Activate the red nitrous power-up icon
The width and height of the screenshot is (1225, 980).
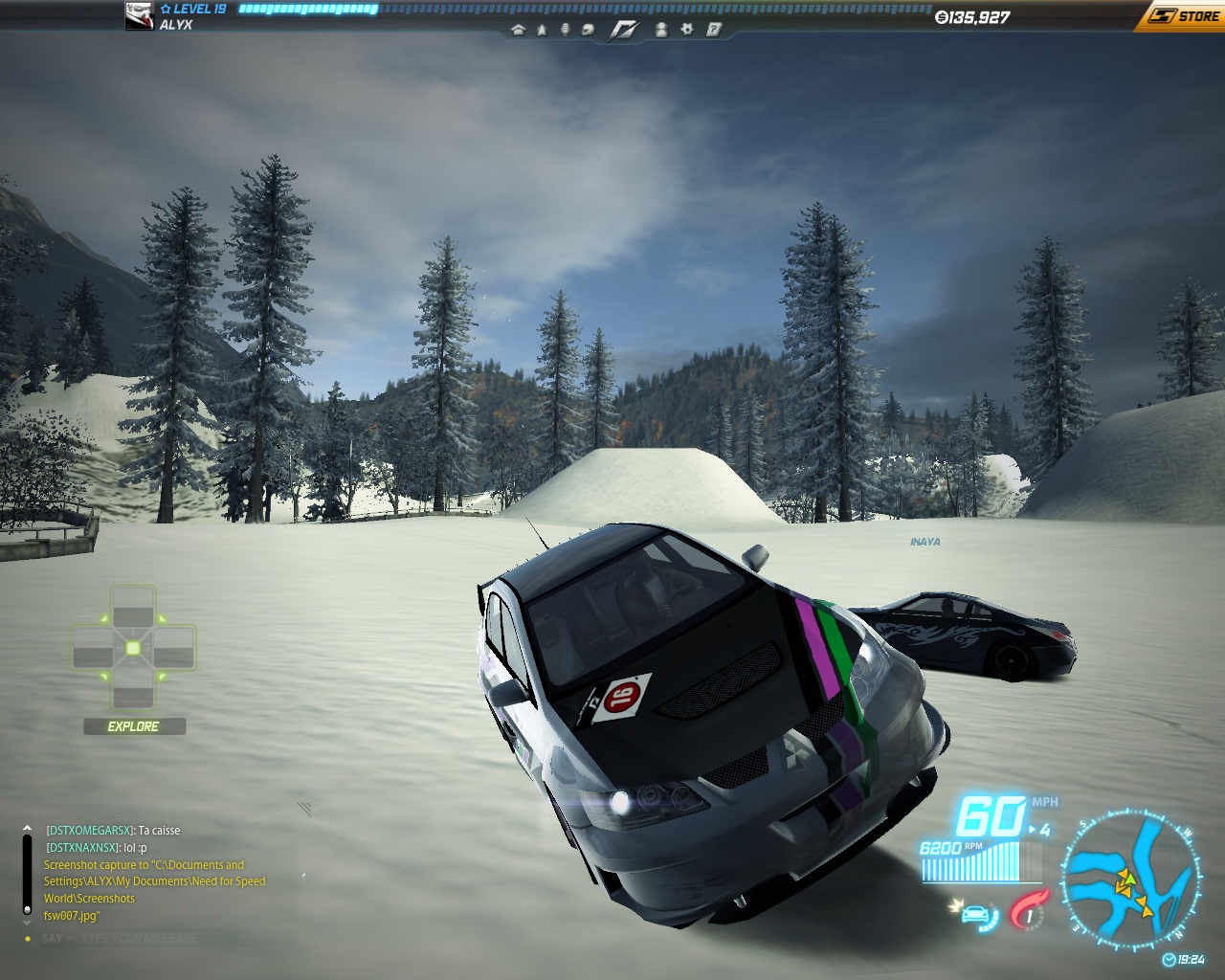coord(1030,910)
